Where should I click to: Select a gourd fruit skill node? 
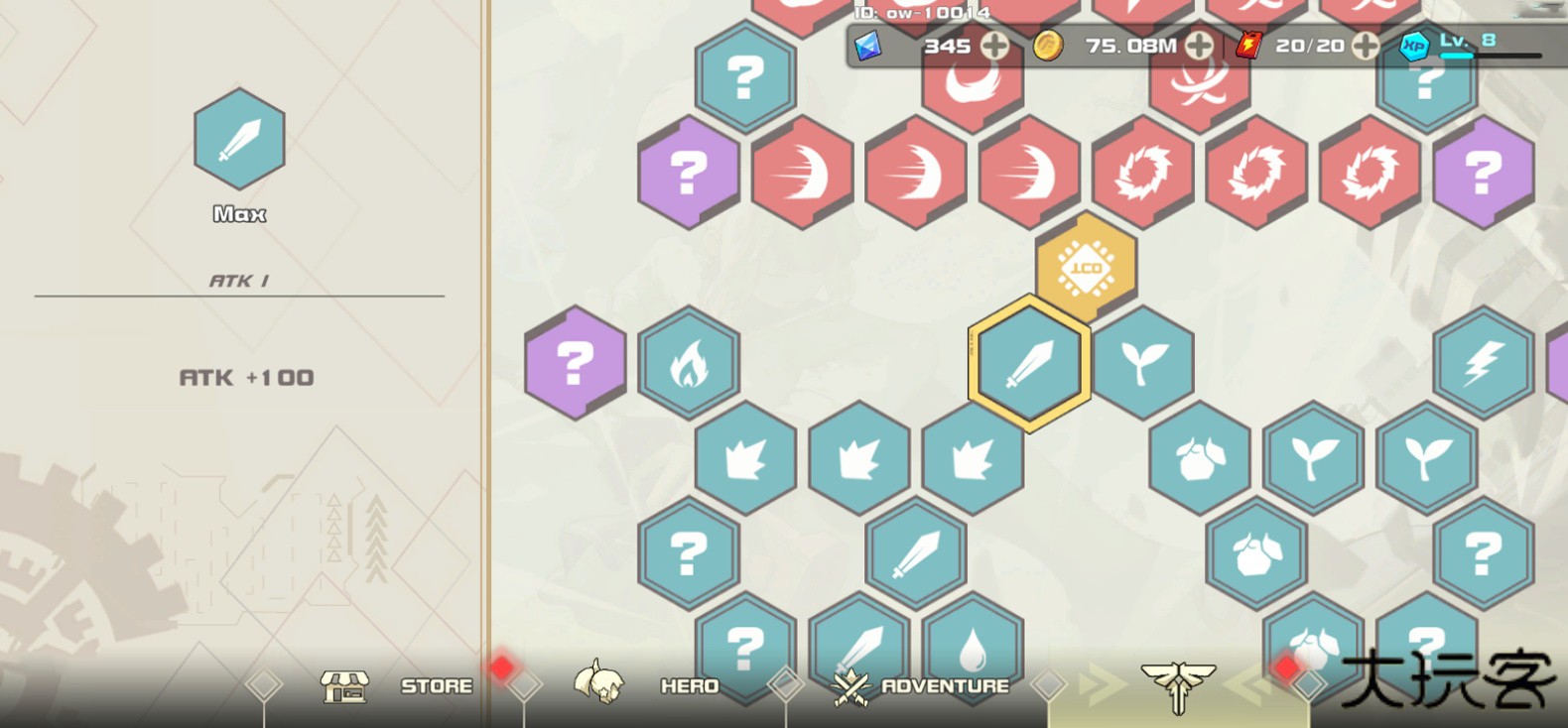tap(1198, 457)
